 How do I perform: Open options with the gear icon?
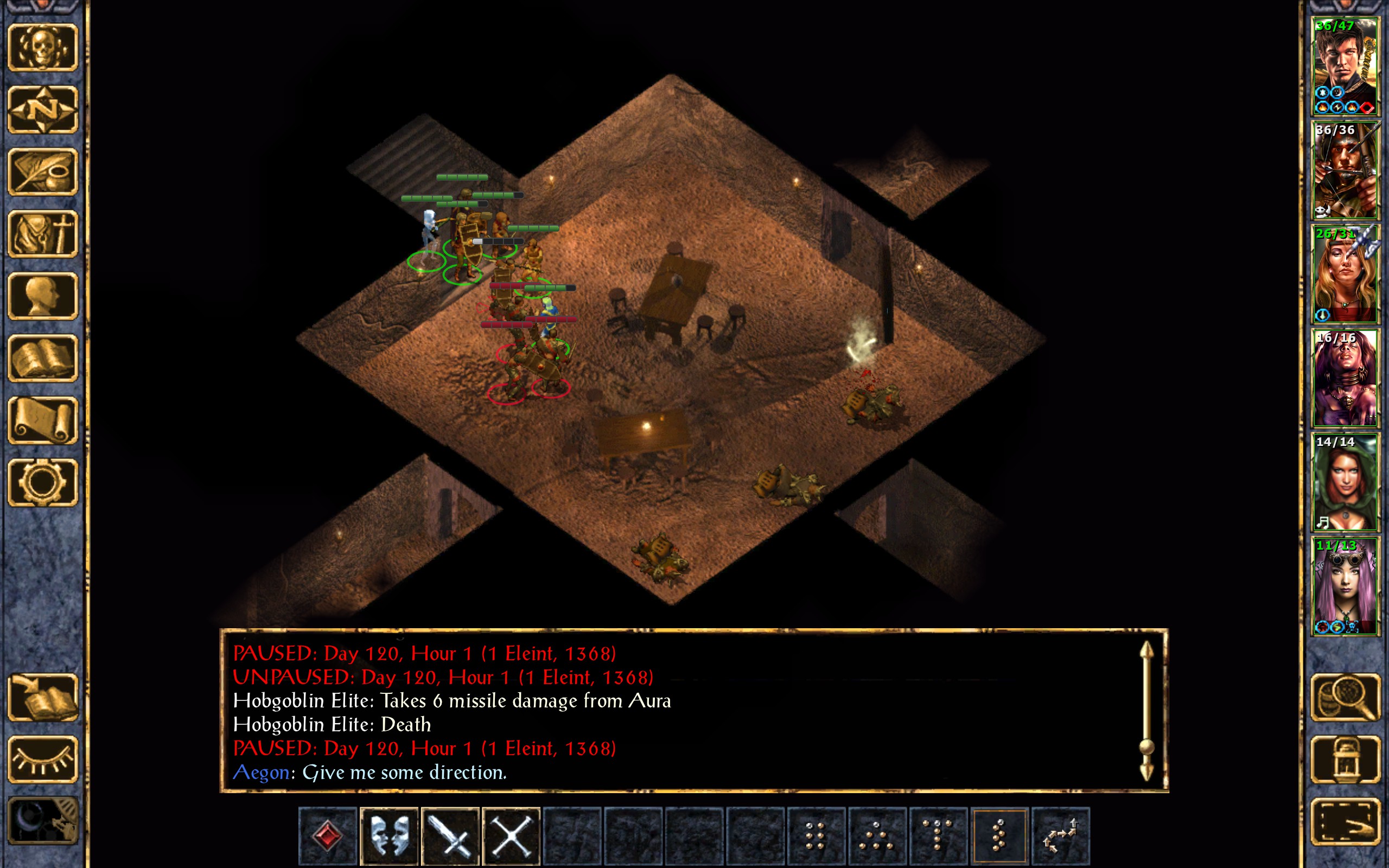click(x=42, y=482)
